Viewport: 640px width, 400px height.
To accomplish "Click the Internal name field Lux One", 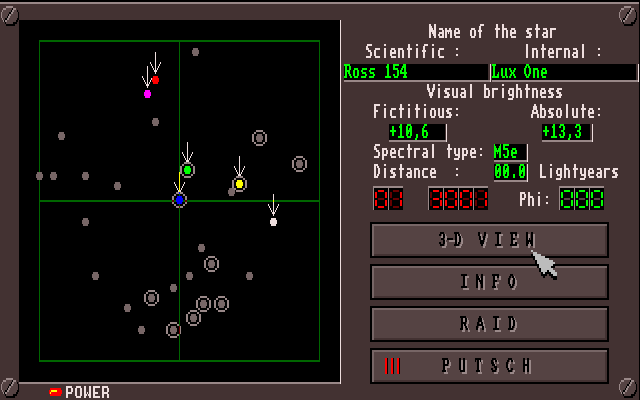I will [563, 72].
